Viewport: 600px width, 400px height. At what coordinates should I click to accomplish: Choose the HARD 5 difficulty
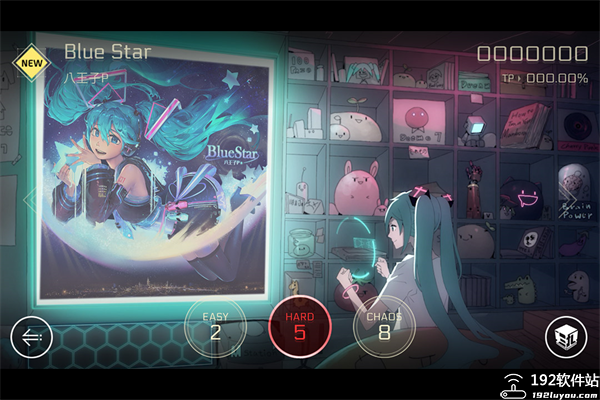pos(299,327)
